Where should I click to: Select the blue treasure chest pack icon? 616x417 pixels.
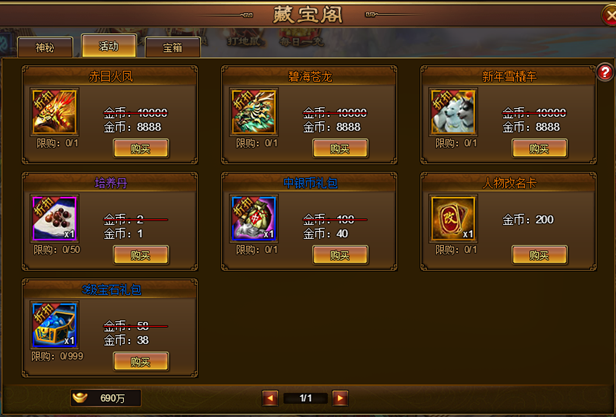(x=55, y=324)
